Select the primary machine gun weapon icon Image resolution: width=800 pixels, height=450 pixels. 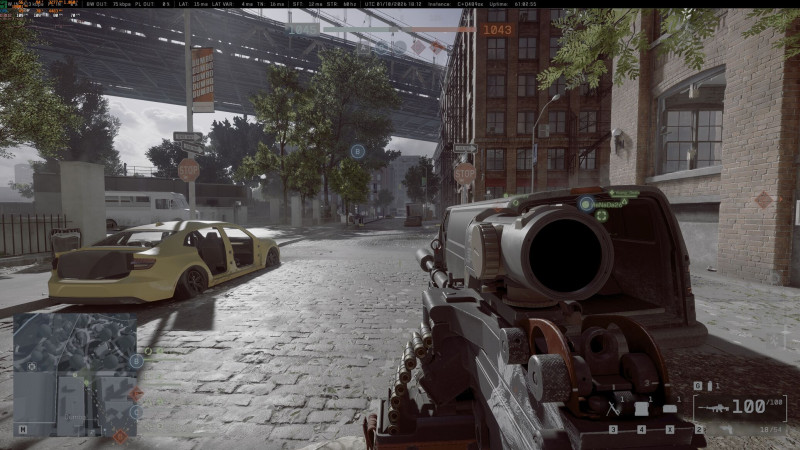[x=716, y=408]
